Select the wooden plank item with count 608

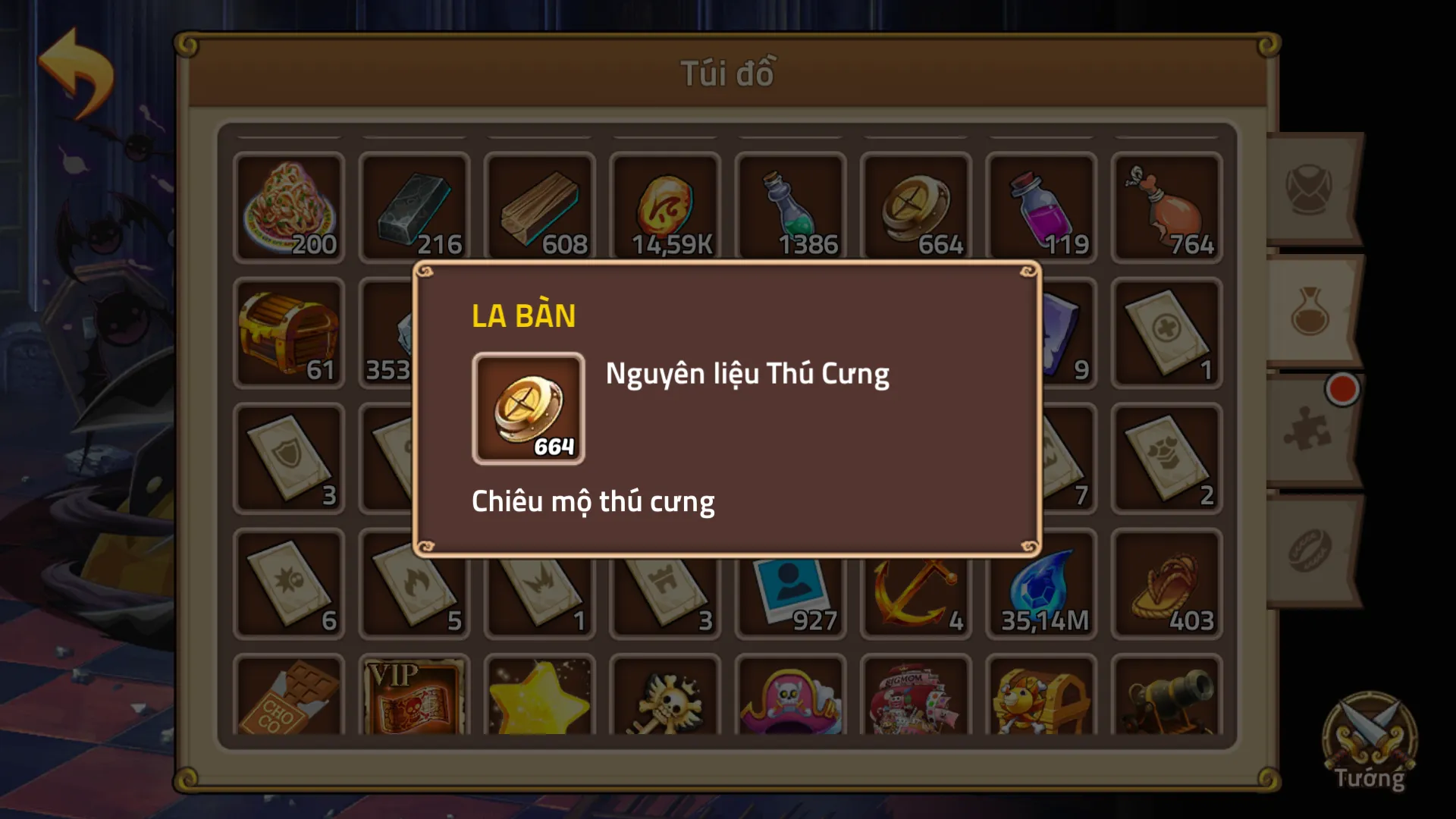click(540, 206)
